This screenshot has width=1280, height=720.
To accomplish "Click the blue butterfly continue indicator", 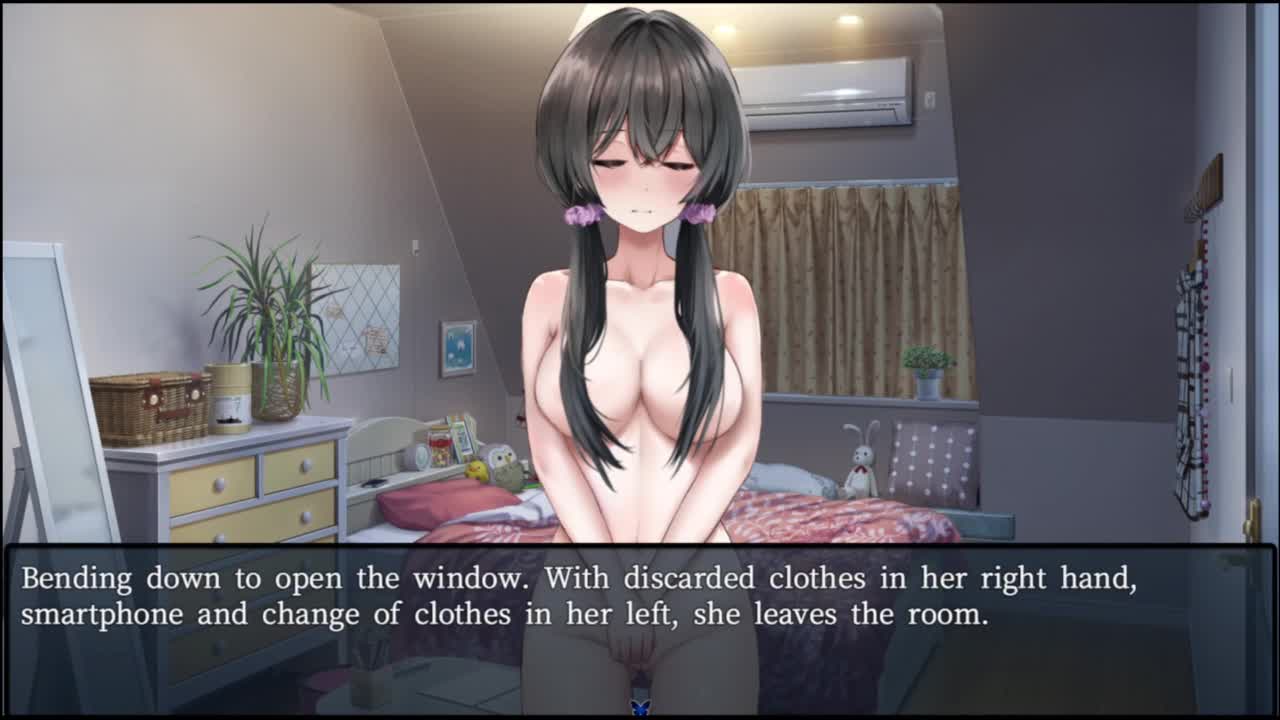I will click(x=640, y=707).
